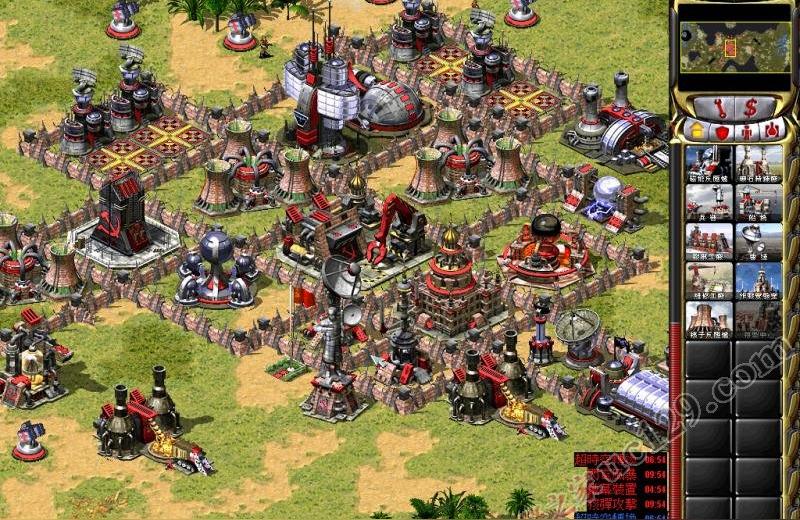This screenshot has width=800, height=520.
Task: Switch to the shield defenses tab
Action: click(x=721, y=131)
